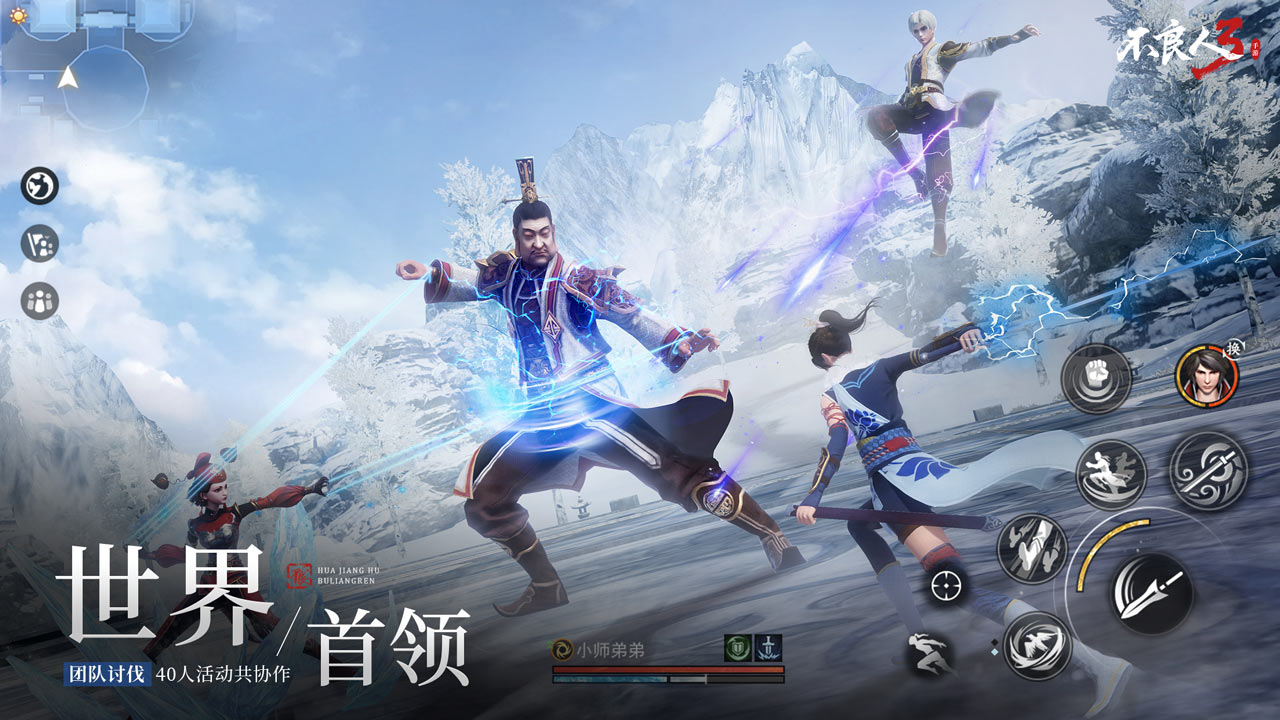Toggle the crosshair target lock
The image size is (1280, 720).
point(944,585)
